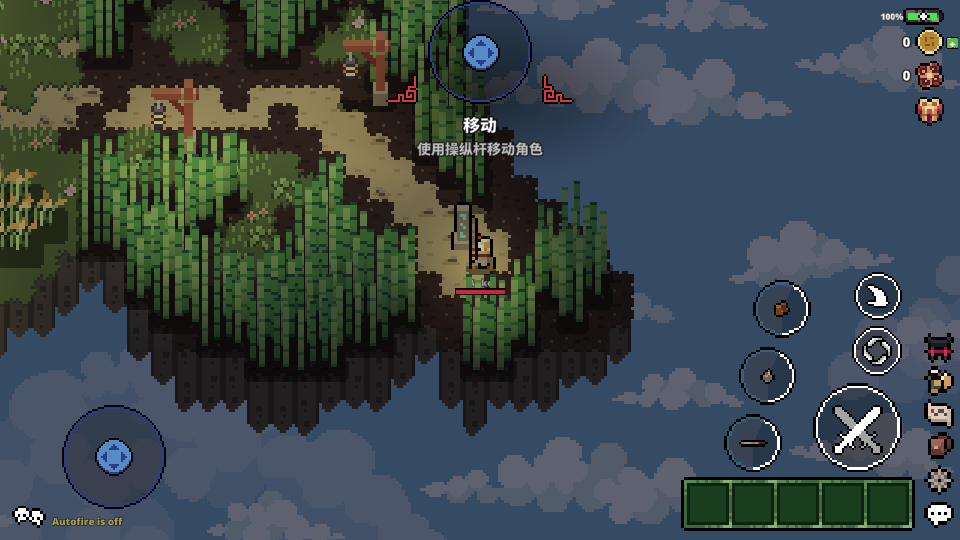This screenshot has height=540, width=960.
Task: Open the black and red armor equipment icon
Action: 939,348
